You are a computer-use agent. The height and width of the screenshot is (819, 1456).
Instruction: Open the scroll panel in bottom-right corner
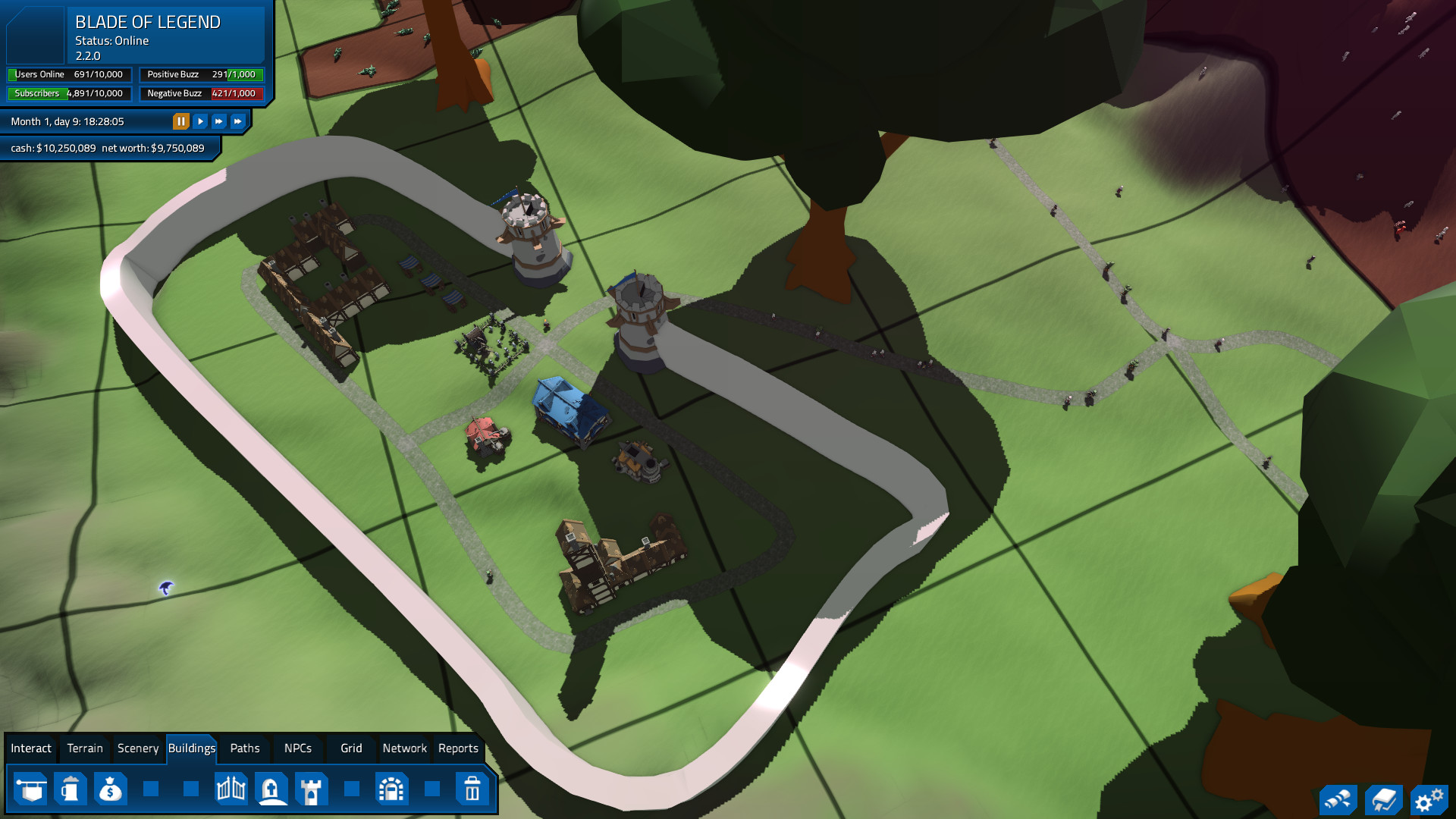point(1339,799)
